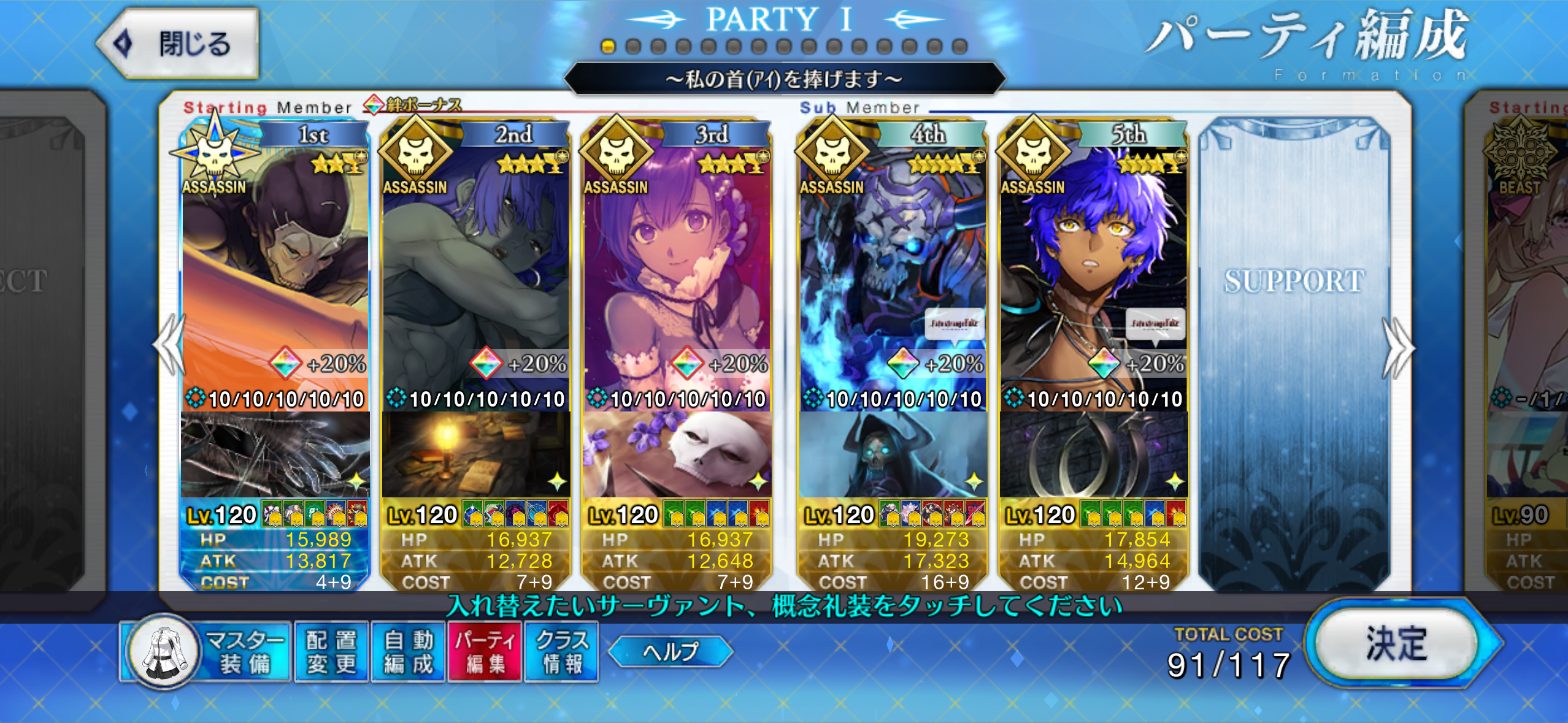This screenshot has width=1568, height=723.
Task: Edit the party name banner
Action: pos(784,79)
